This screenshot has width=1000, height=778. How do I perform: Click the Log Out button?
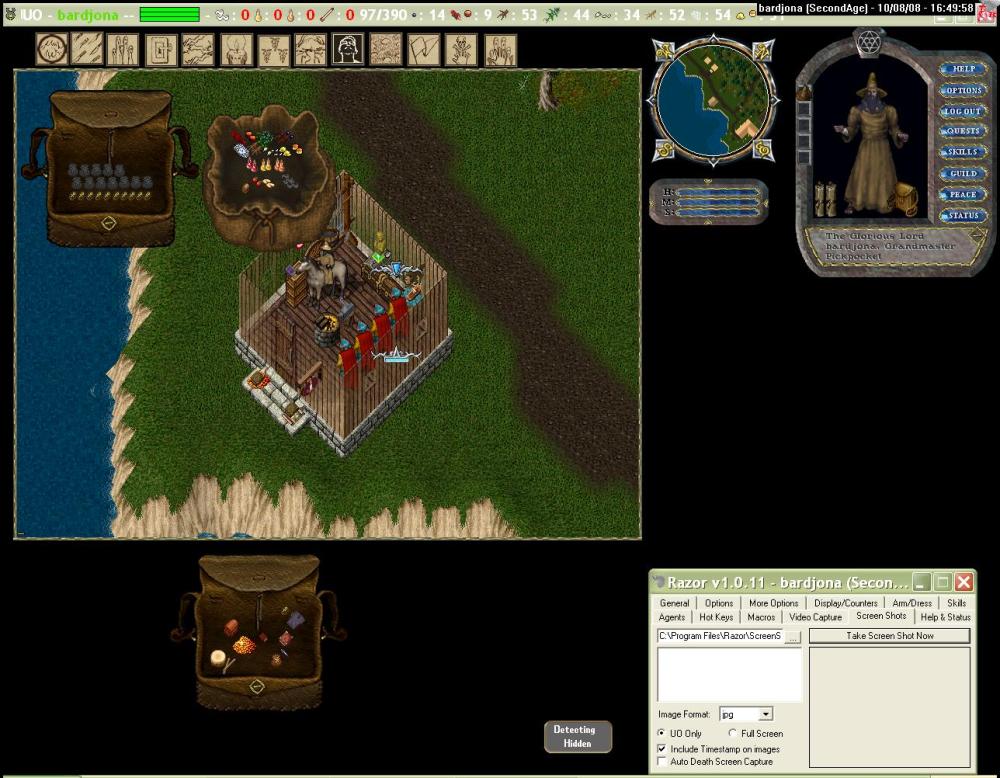(x=963, y=111)
